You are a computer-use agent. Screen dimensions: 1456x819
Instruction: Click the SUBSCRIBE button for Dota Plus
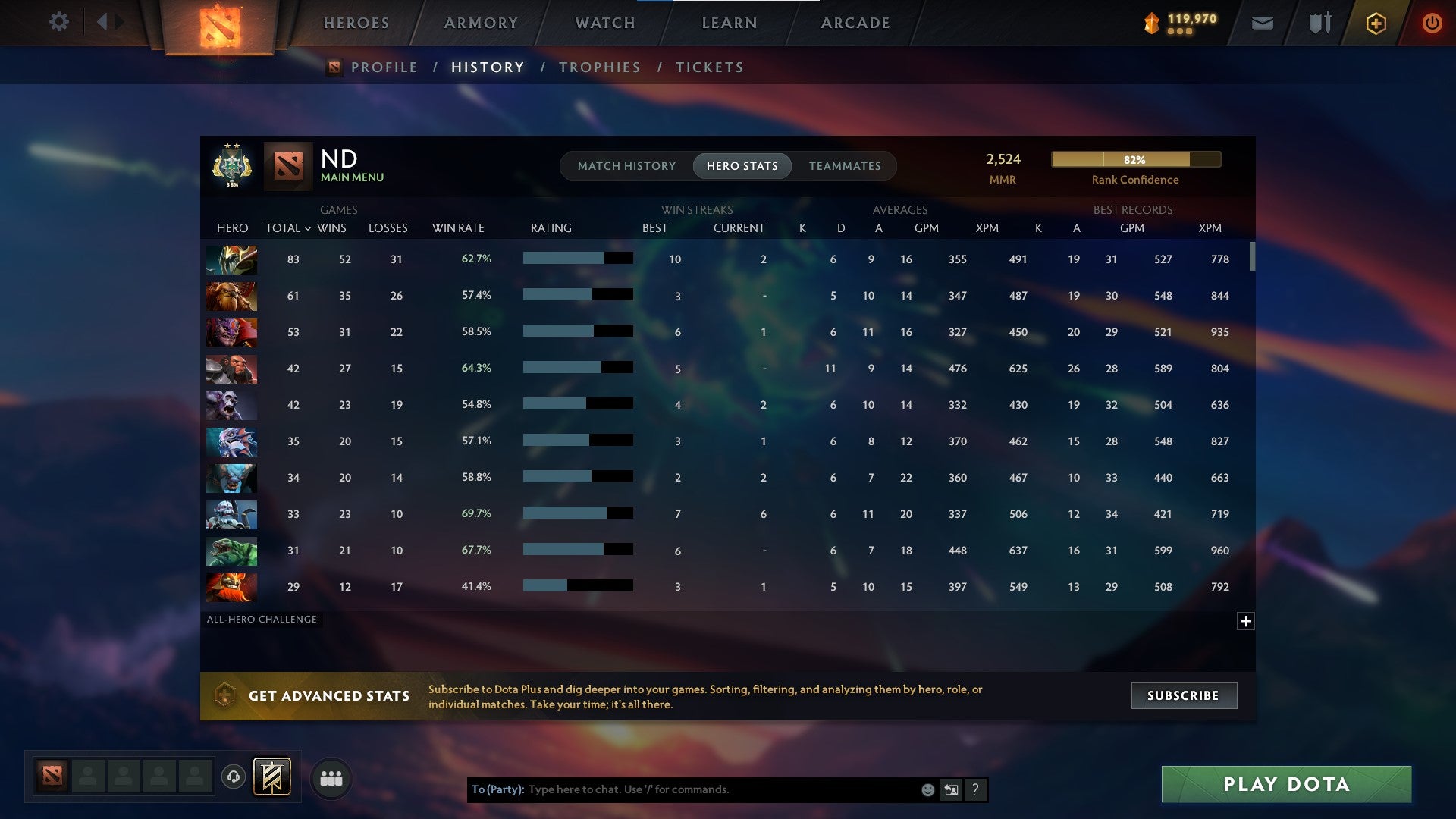[1183, 695]
